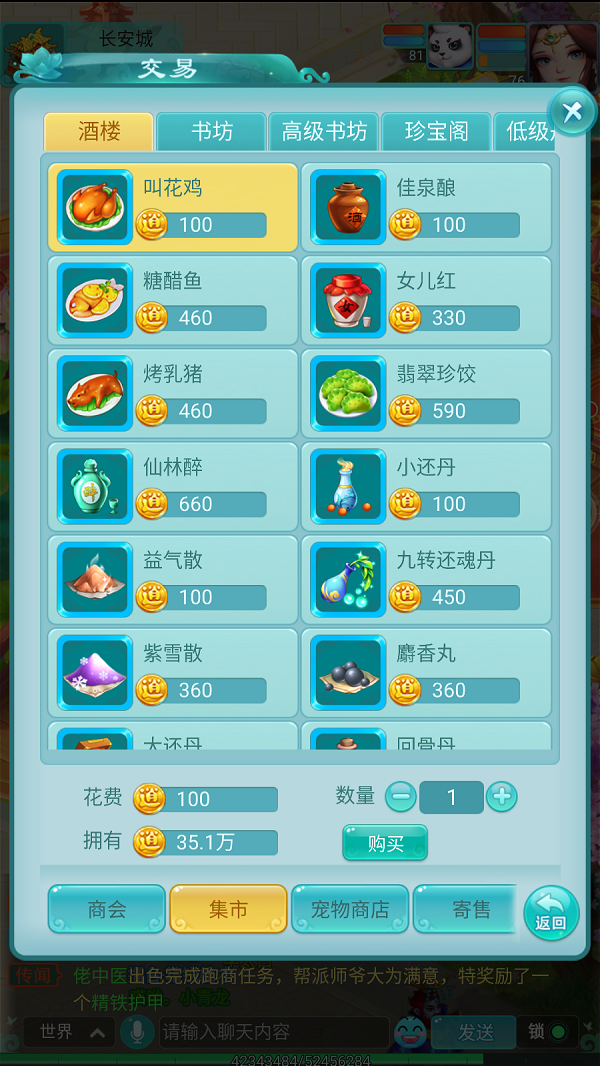Image resolution: width=600 pixels, height=1066 pixels.
Task: Select the 九转还魂丹 elixir item
Action: [426, 579]
